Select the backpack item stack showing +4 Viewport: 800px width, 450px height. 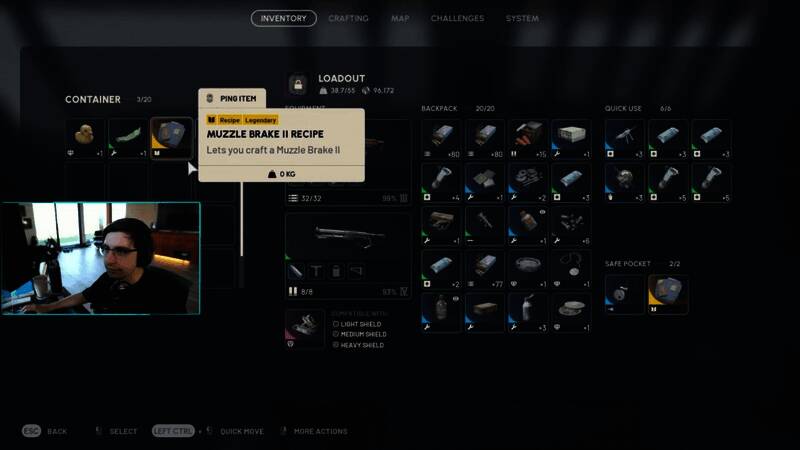point(441,183)
